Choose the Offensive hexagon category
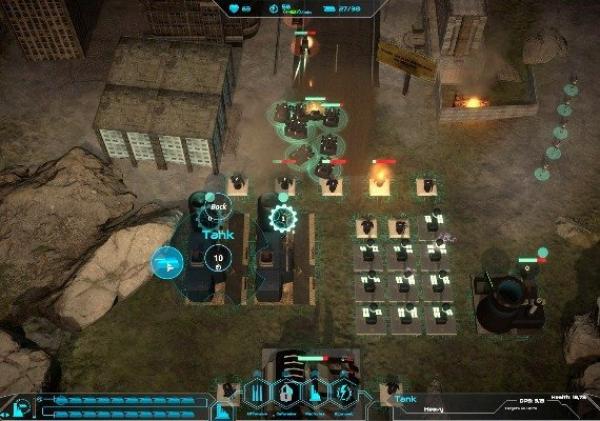This screenshot has width=600, height=421. 258,391
